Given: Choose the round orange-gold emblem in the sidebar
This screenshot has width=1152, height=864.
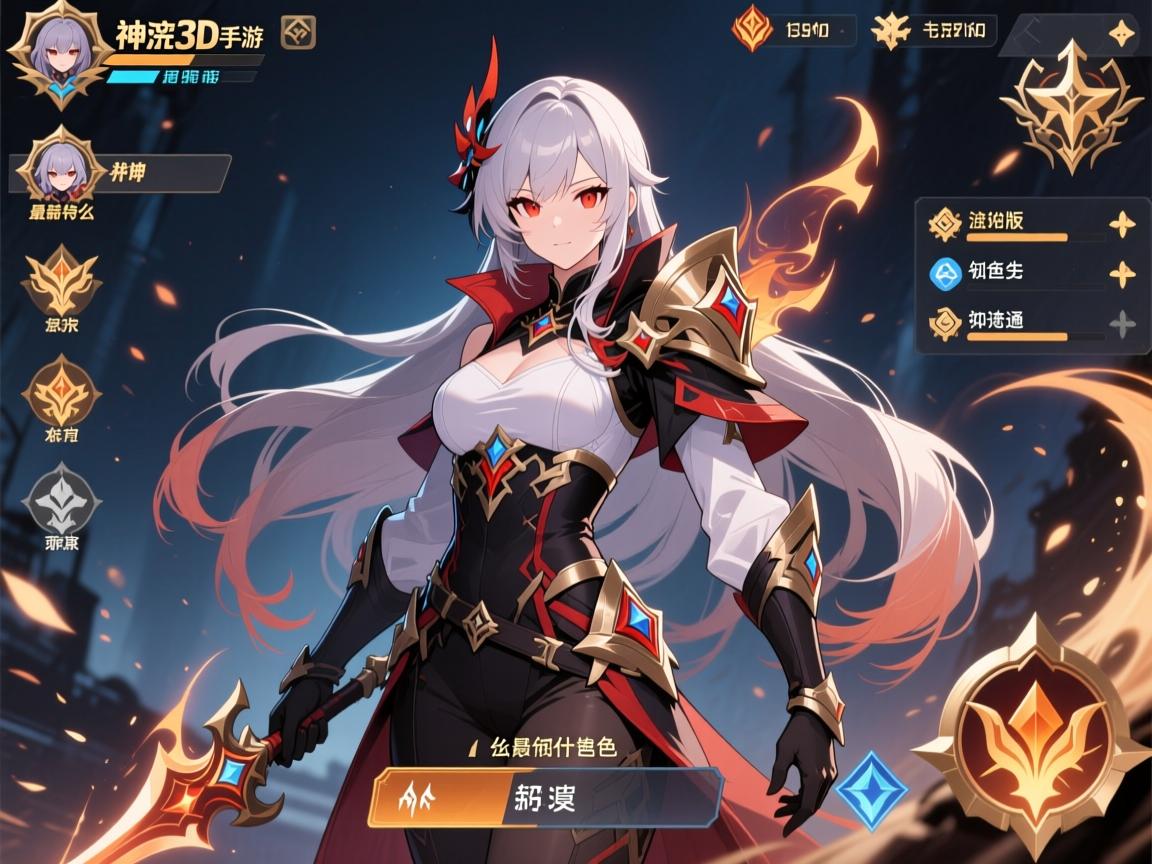Looking at the screenshot, I should [x=62, y=390].
